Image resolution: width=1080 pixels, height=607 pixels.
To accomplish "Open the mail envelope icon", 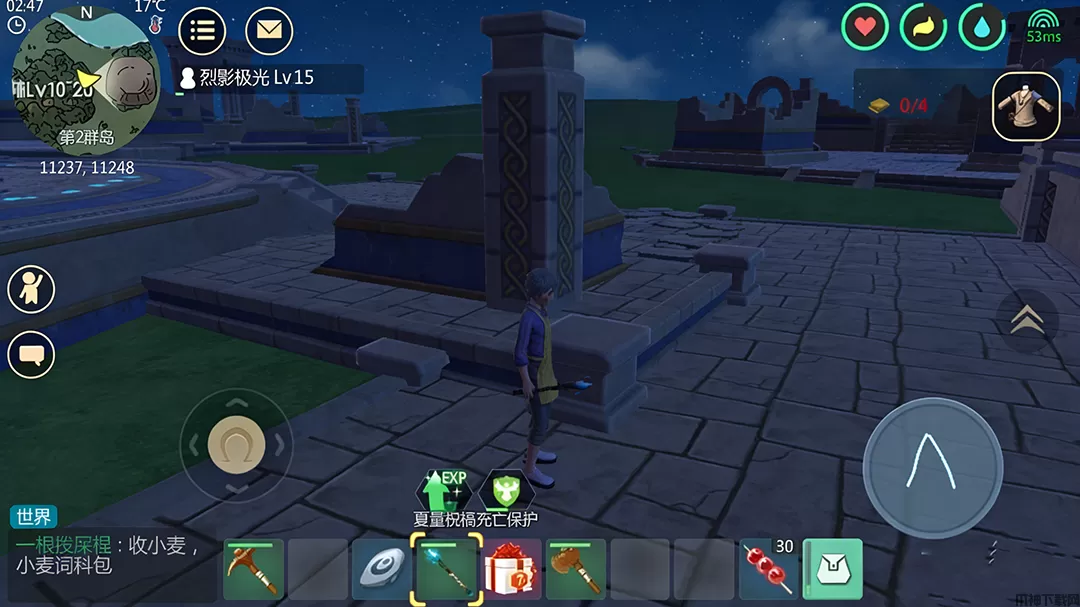I will pos(268,30).
